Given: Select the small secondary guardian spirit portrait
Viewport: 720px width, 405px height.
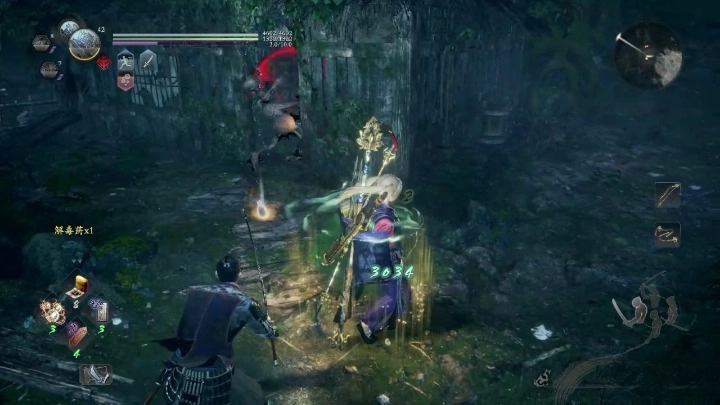Looking at the screenshot, I should (67, 29).
